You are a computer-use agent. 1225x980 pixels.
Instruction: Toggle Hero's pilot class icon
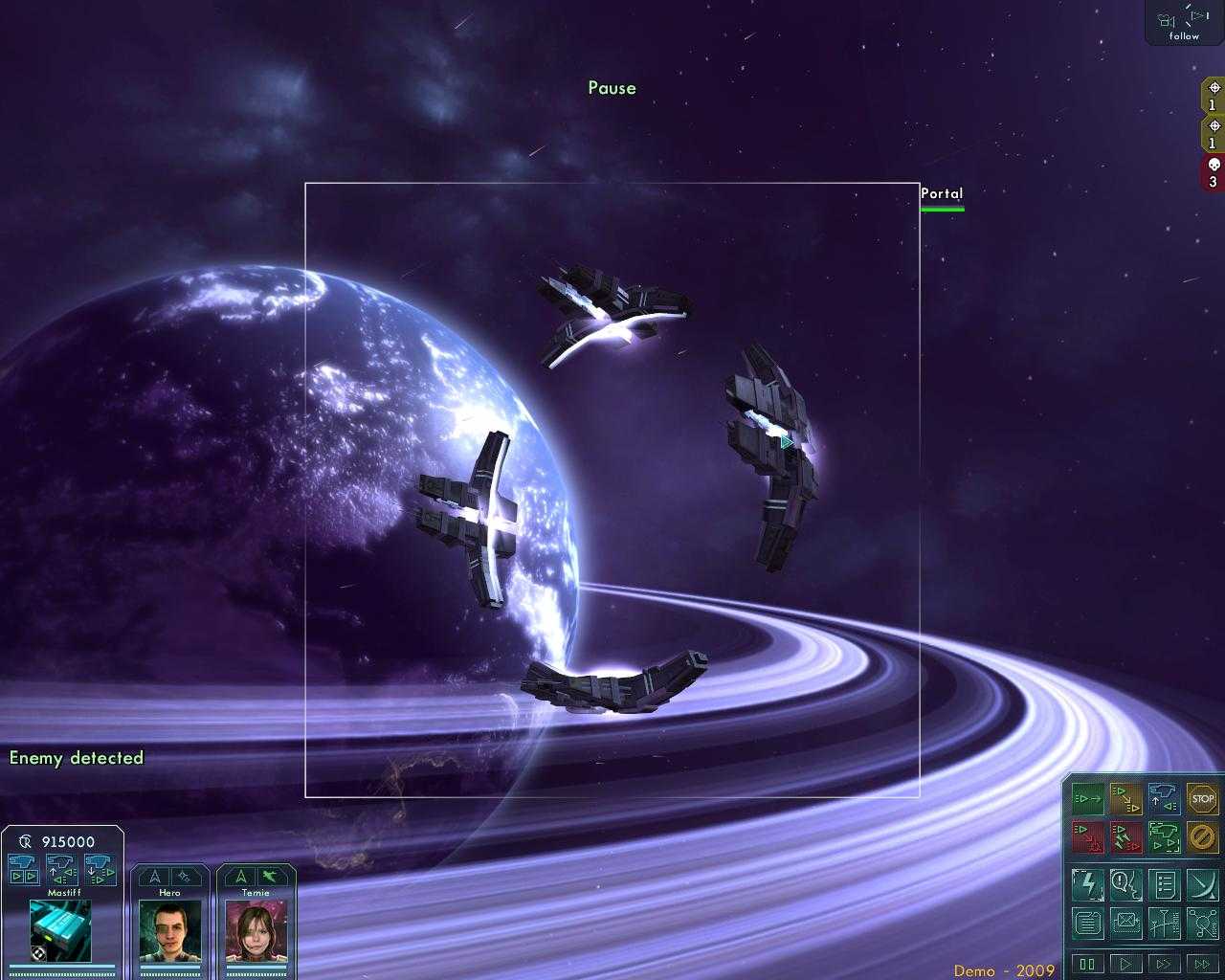(x=155, y=875)
